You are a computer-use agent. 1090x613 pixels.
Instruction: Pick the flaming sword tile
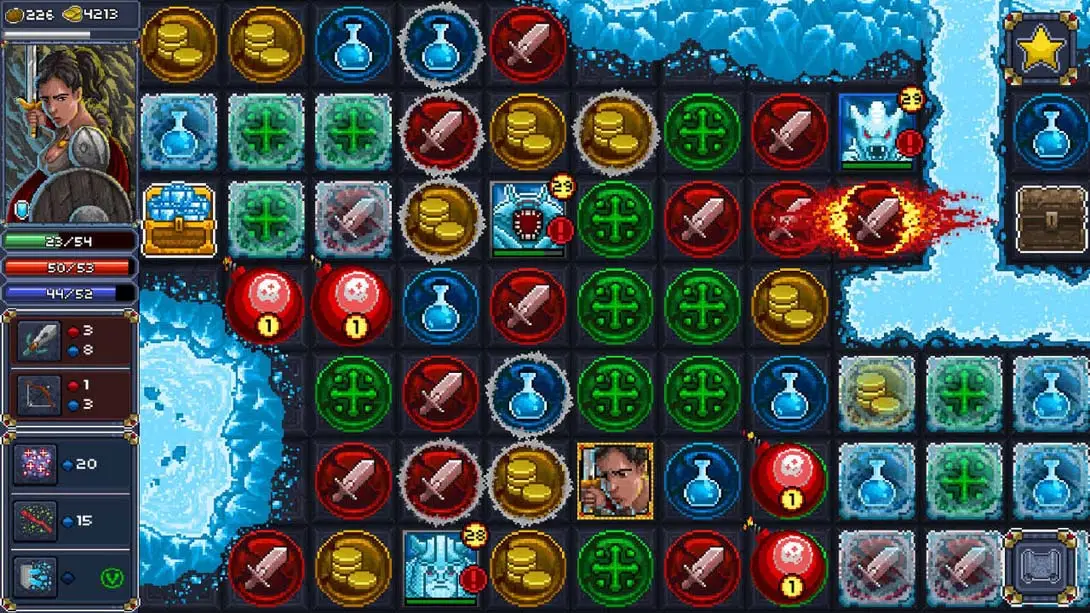[878, 217]
